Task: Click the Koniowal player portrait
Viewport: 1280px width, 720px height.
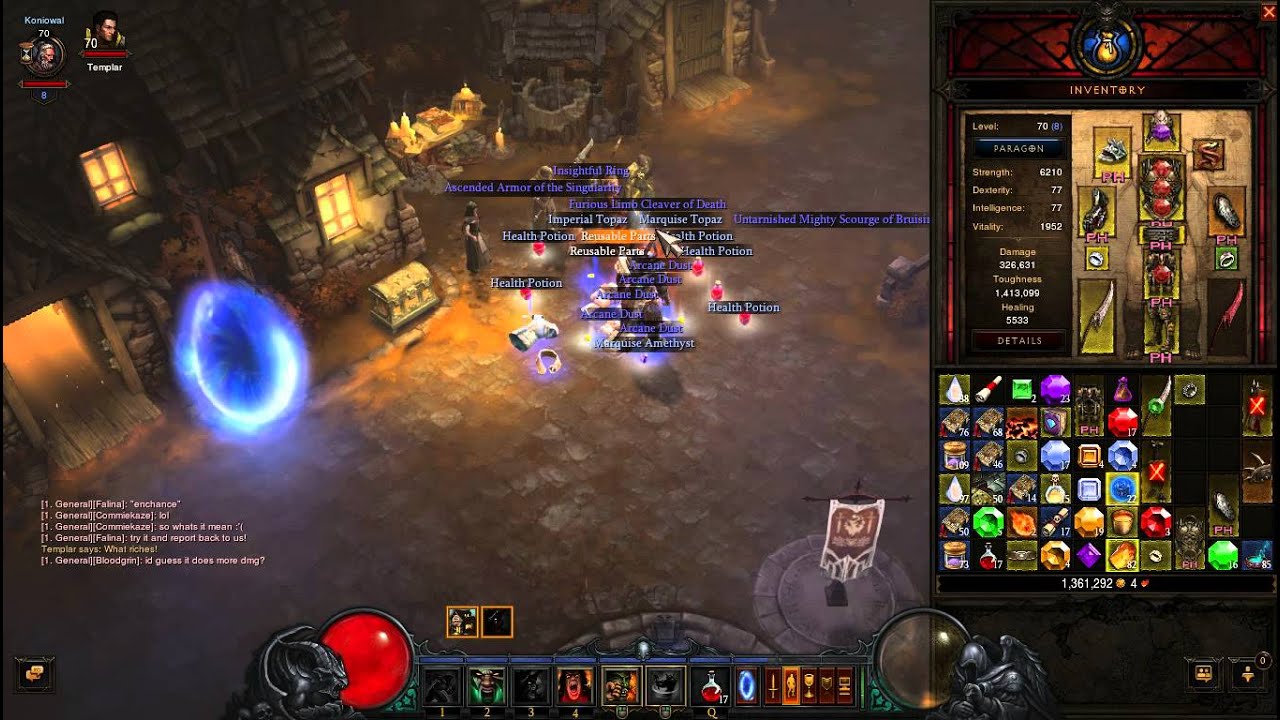Action: coord(44,55)
